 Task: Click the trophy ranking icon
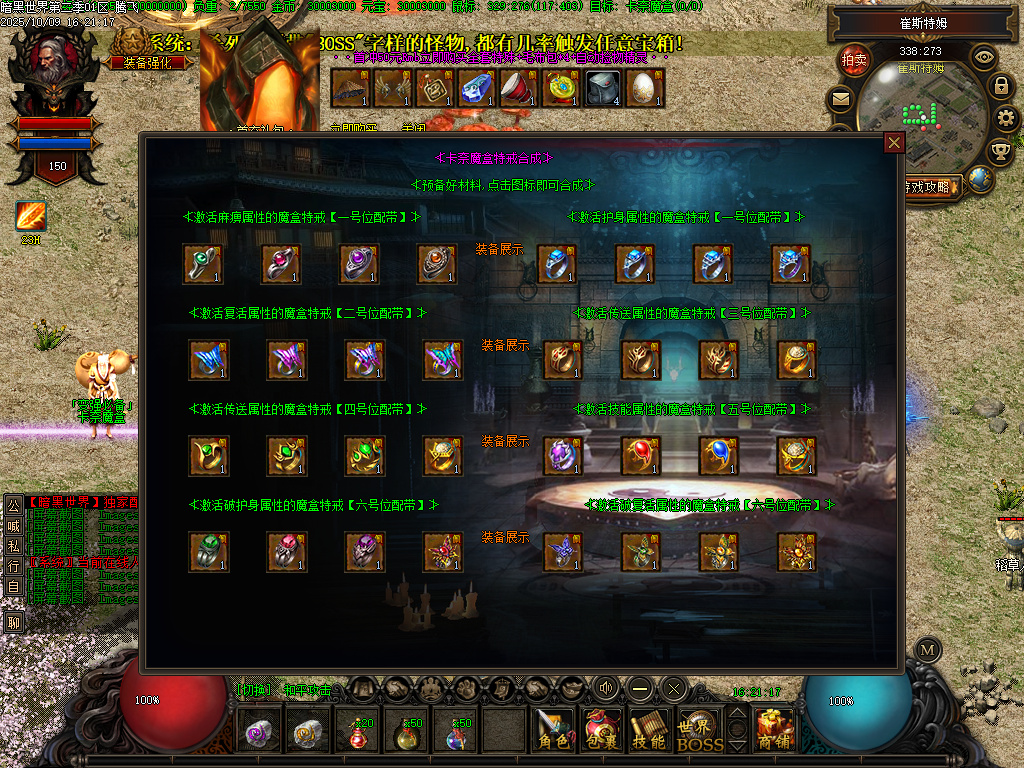[x=999, y=151]
